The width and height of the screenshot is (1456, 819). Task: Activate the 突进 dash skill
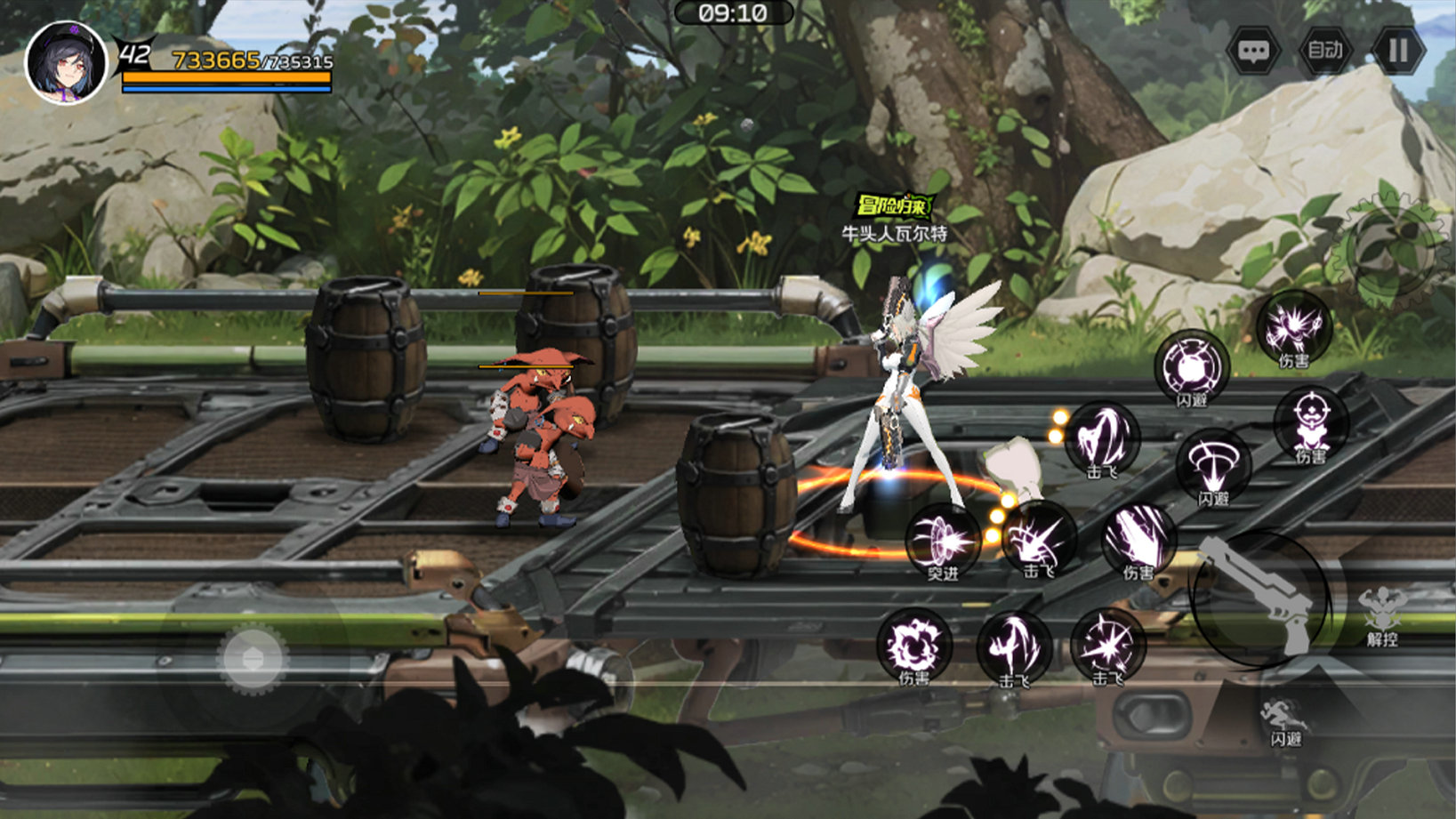pos(942,541)
